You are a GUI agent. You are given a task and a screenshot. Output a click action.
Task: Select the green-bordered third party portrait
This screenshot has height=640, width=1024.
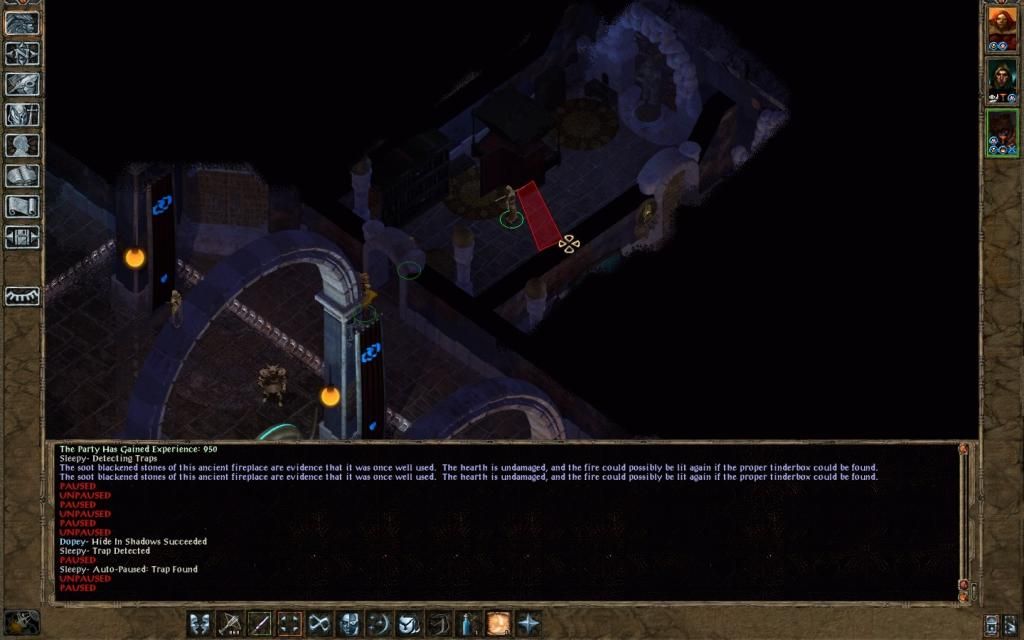click(1002, 132)
